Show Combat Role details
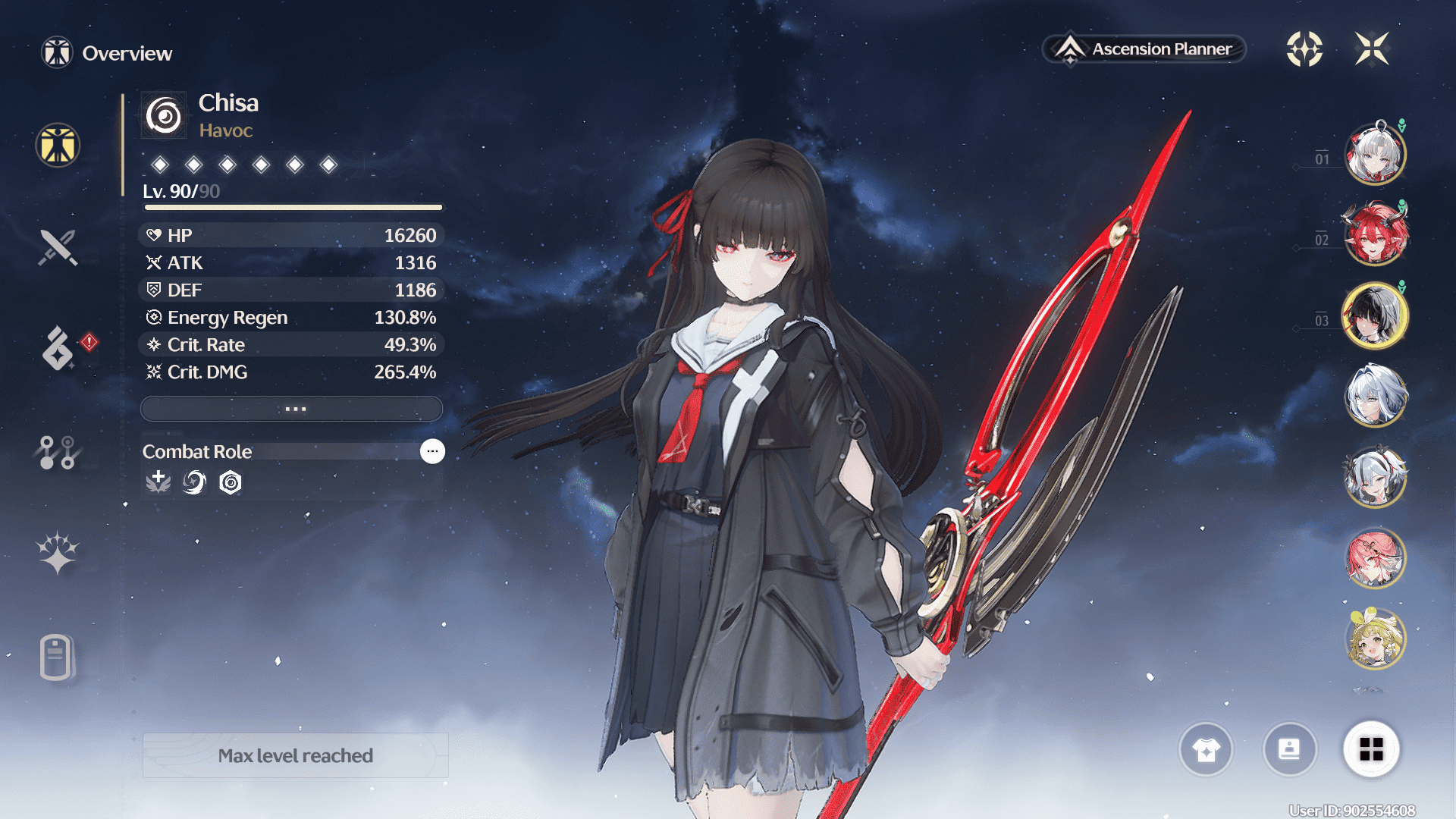 pyautogui.click(x=432, y=451)
